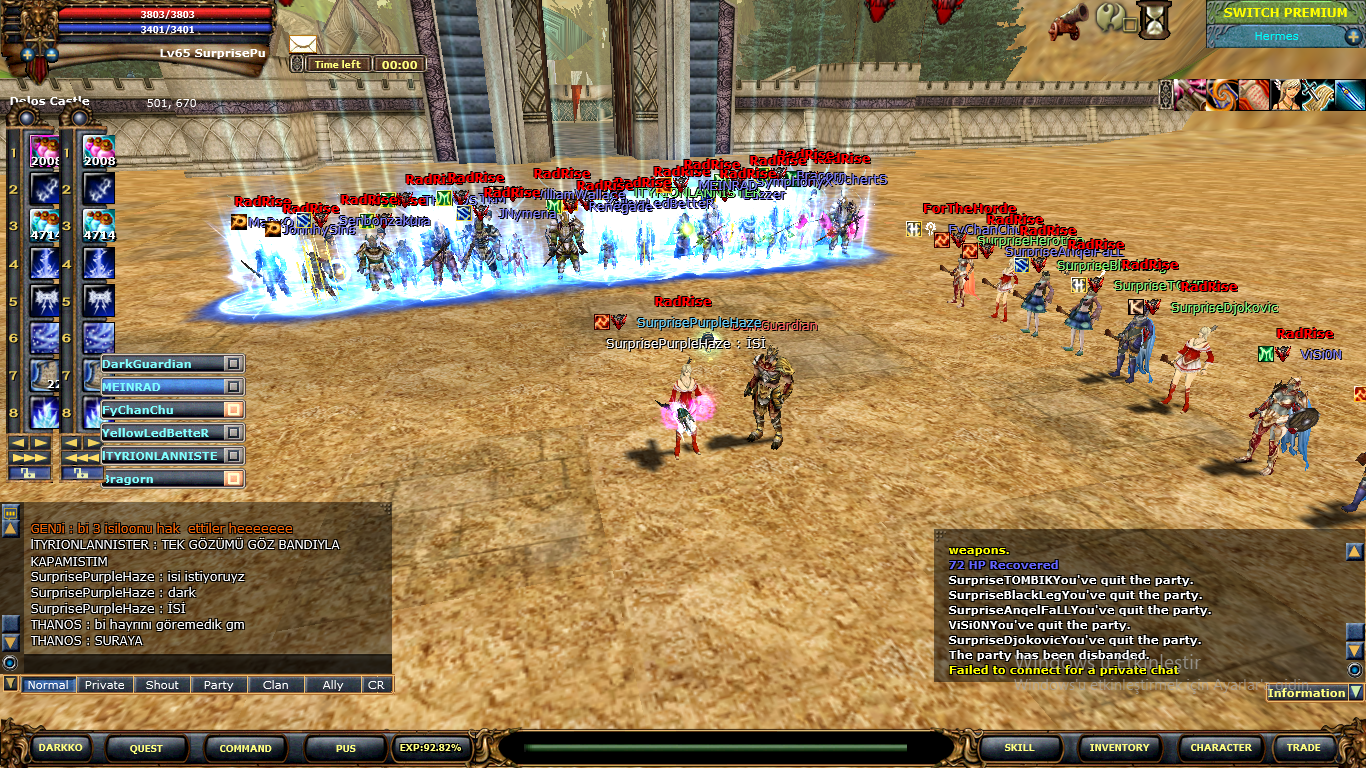Viewport: 1366px width, 768px height.
Task: Switch chat to the Party tab
Action: 218,685
